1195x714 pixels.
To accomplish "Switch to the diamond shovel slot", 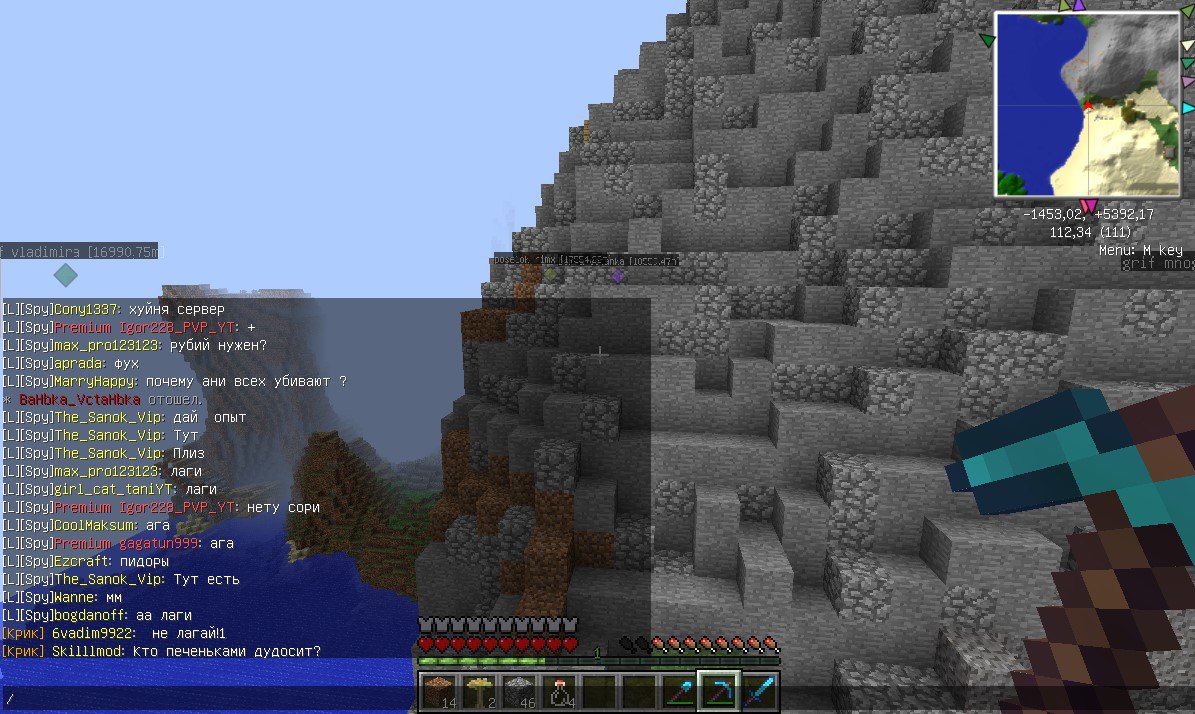I will [x=679, y=690].
